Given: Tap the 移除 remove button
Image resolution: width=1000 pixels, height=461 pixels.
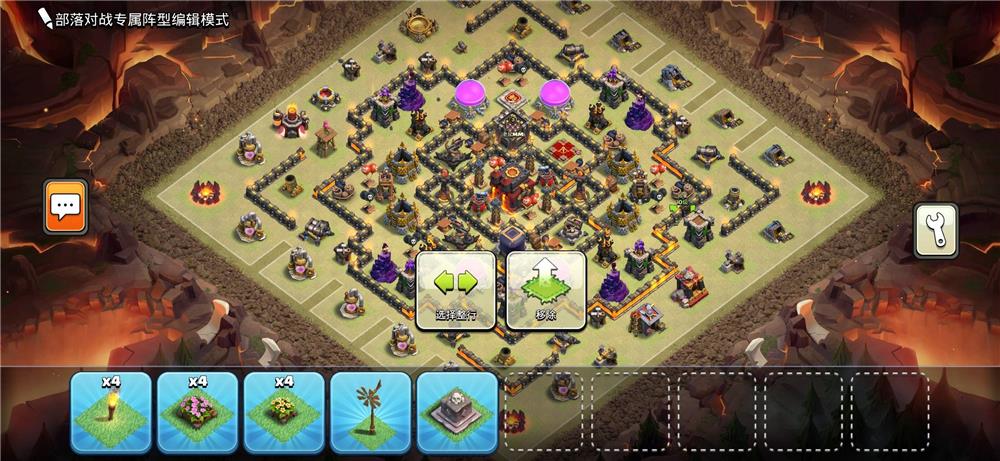Looking at the screenshot, I should pyautogui.click(x=545, y=289).
